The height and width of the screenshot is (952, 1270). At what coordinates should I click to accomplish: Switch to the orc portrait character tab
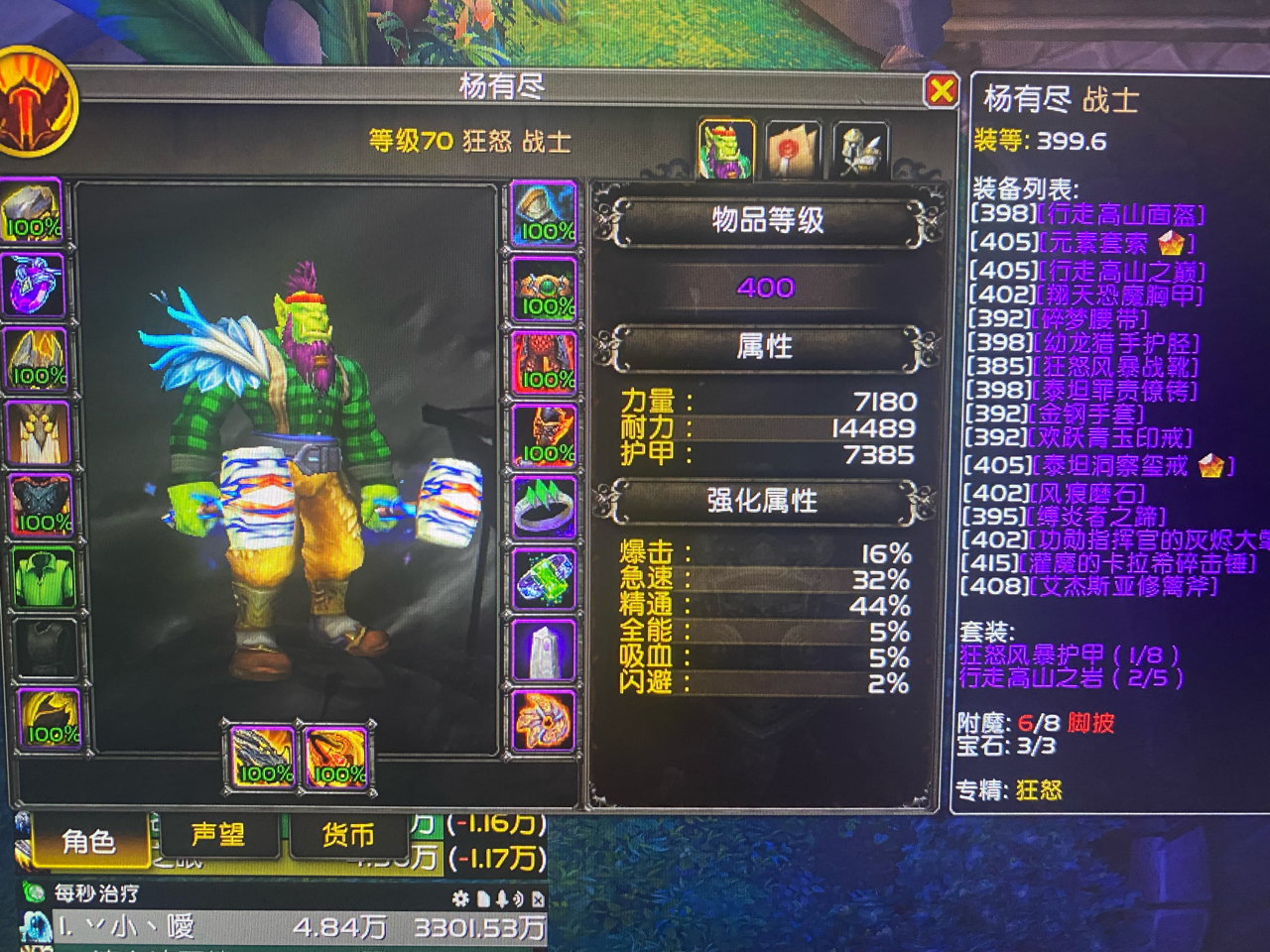point(725,147)
